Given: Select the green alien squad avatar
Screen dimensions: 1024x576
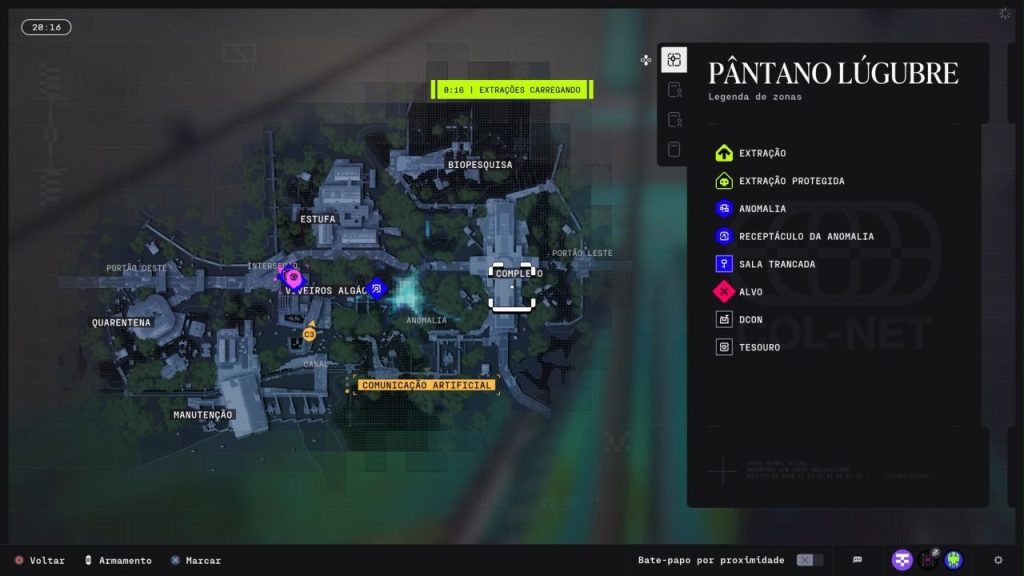Looking at the screenshot, I should [x=954, y=560].
